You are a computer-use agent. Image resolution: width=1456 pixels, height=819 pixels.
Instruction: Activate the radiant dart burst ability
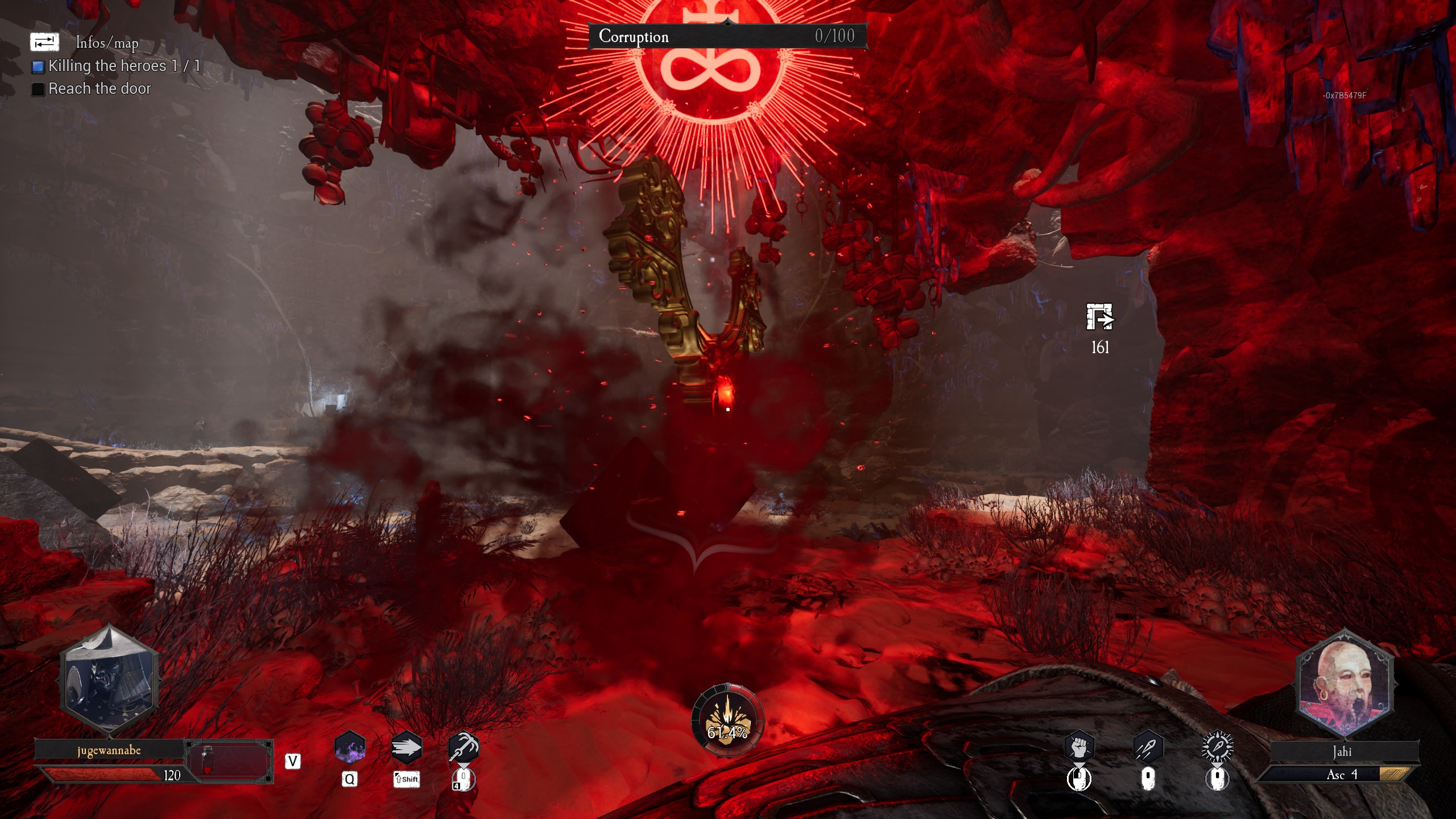tap(1217, 747)
